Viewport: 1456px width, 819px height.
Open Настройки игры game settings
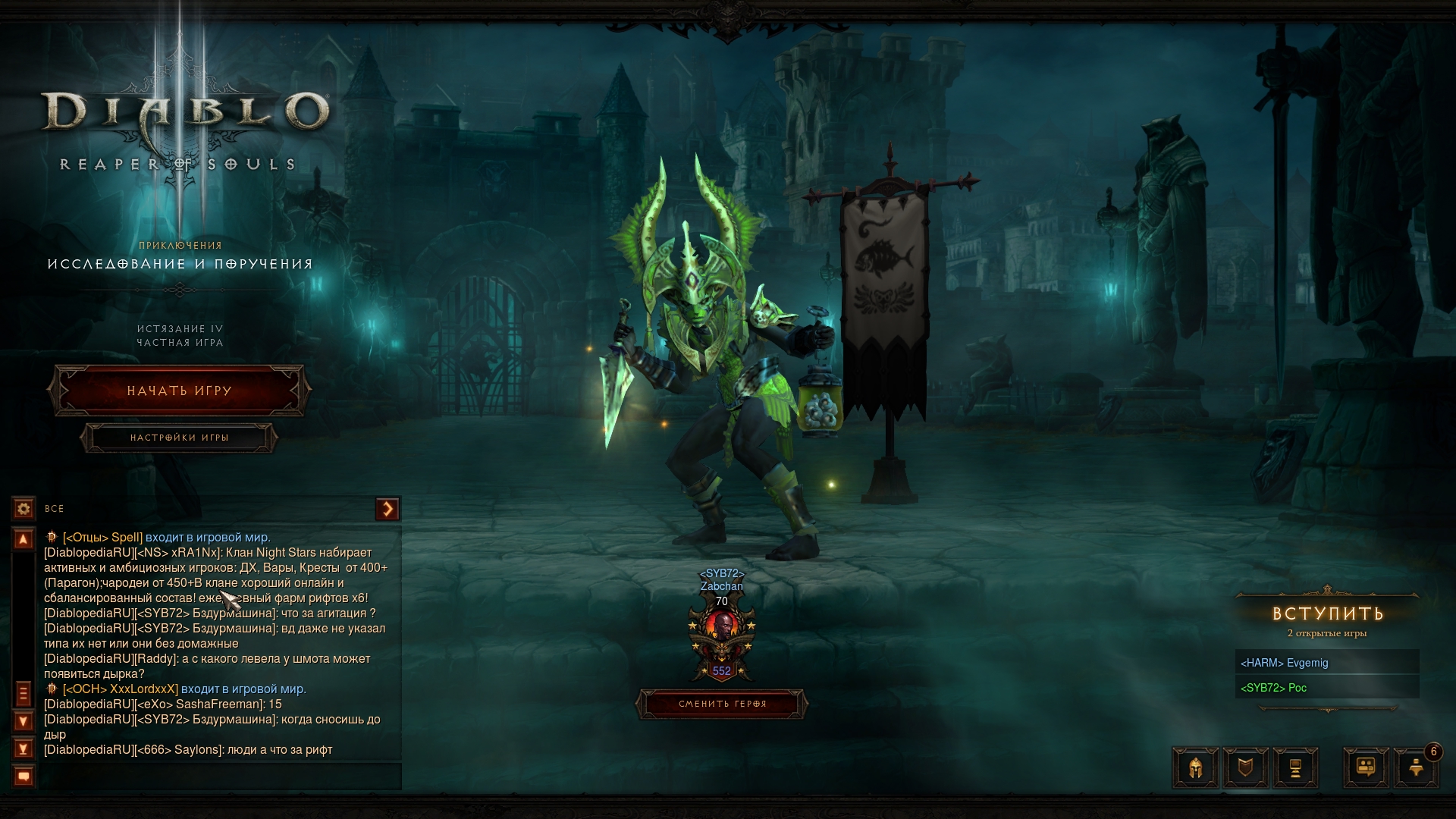[x=179, y=438]
